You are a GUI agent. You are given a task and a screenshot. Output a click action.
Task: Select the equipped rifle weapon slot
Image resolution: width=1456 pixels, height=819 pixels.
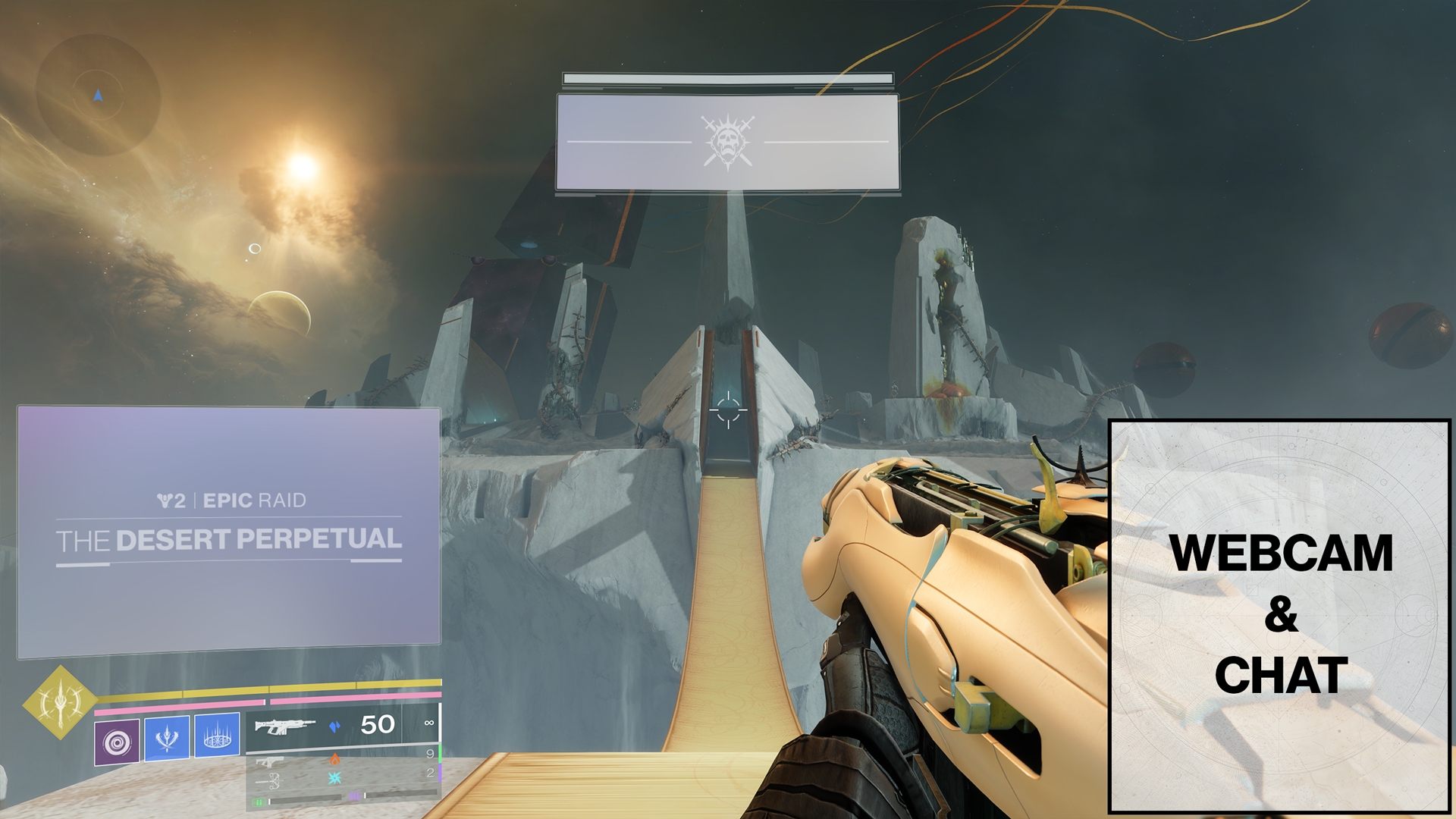pos(341,726)
